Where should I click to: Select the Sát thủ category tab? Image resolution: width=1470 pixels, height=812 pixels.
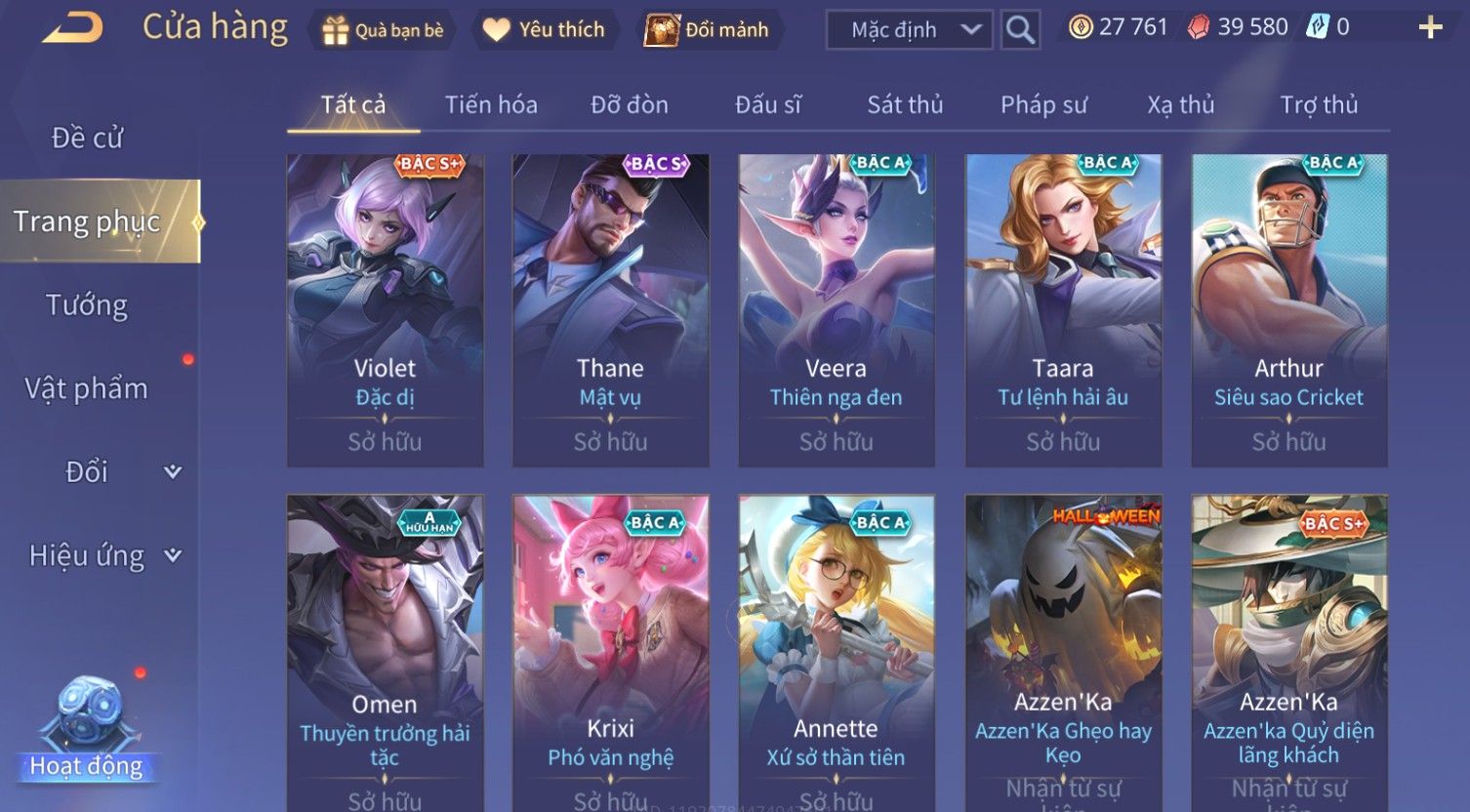pos(905,104)
